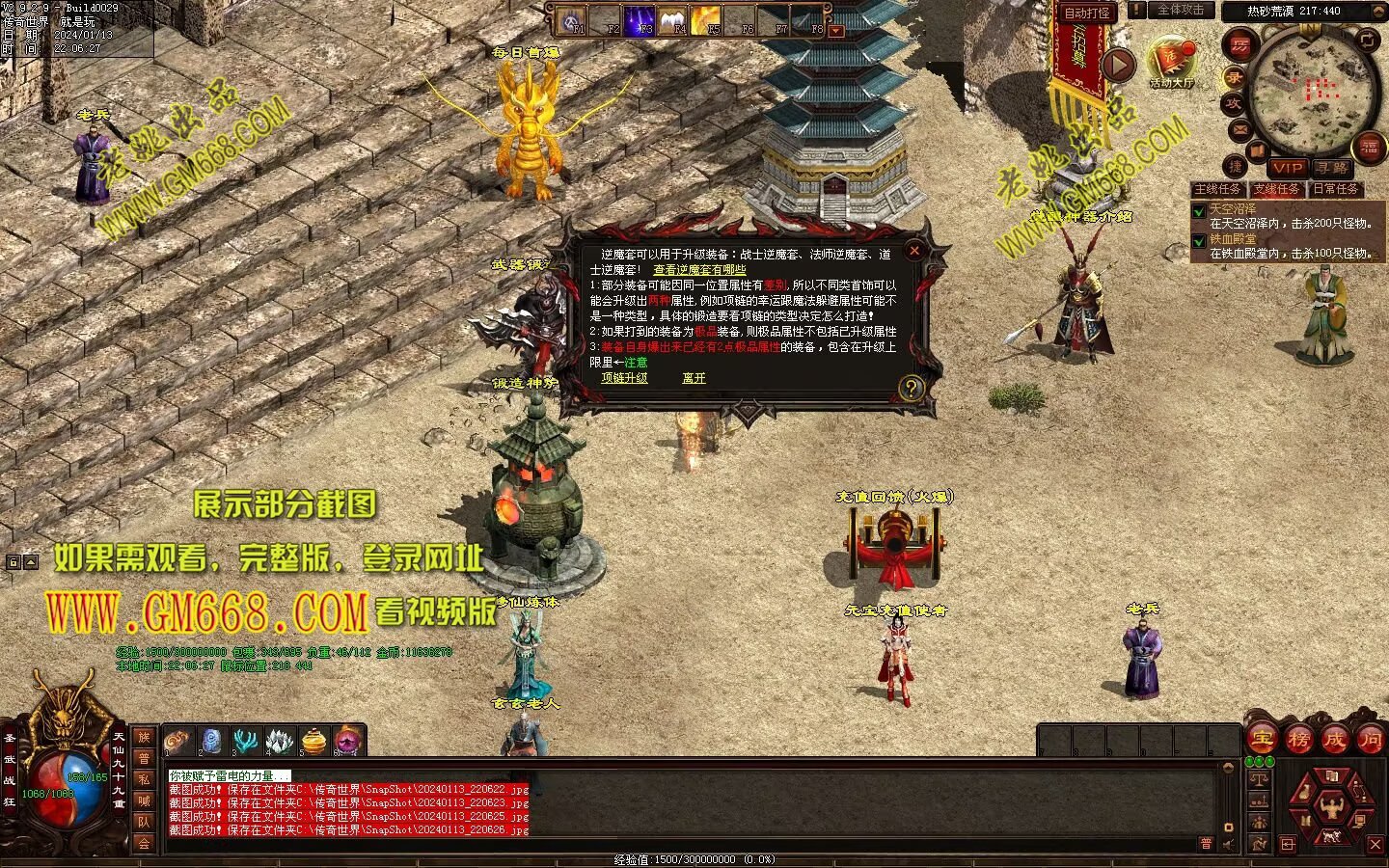The image size is (1389, 868).
Task: Click the dialogue's question mark help button
Action: (x=911, y=388)
